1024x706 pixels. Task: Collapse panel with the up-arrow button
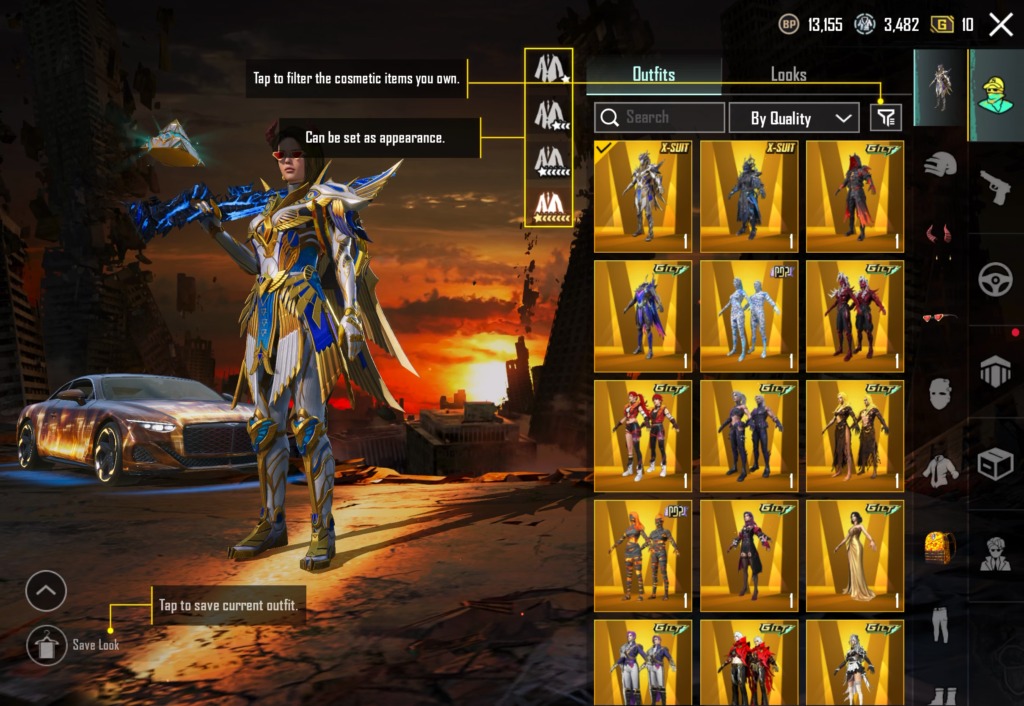coord(47,591)
